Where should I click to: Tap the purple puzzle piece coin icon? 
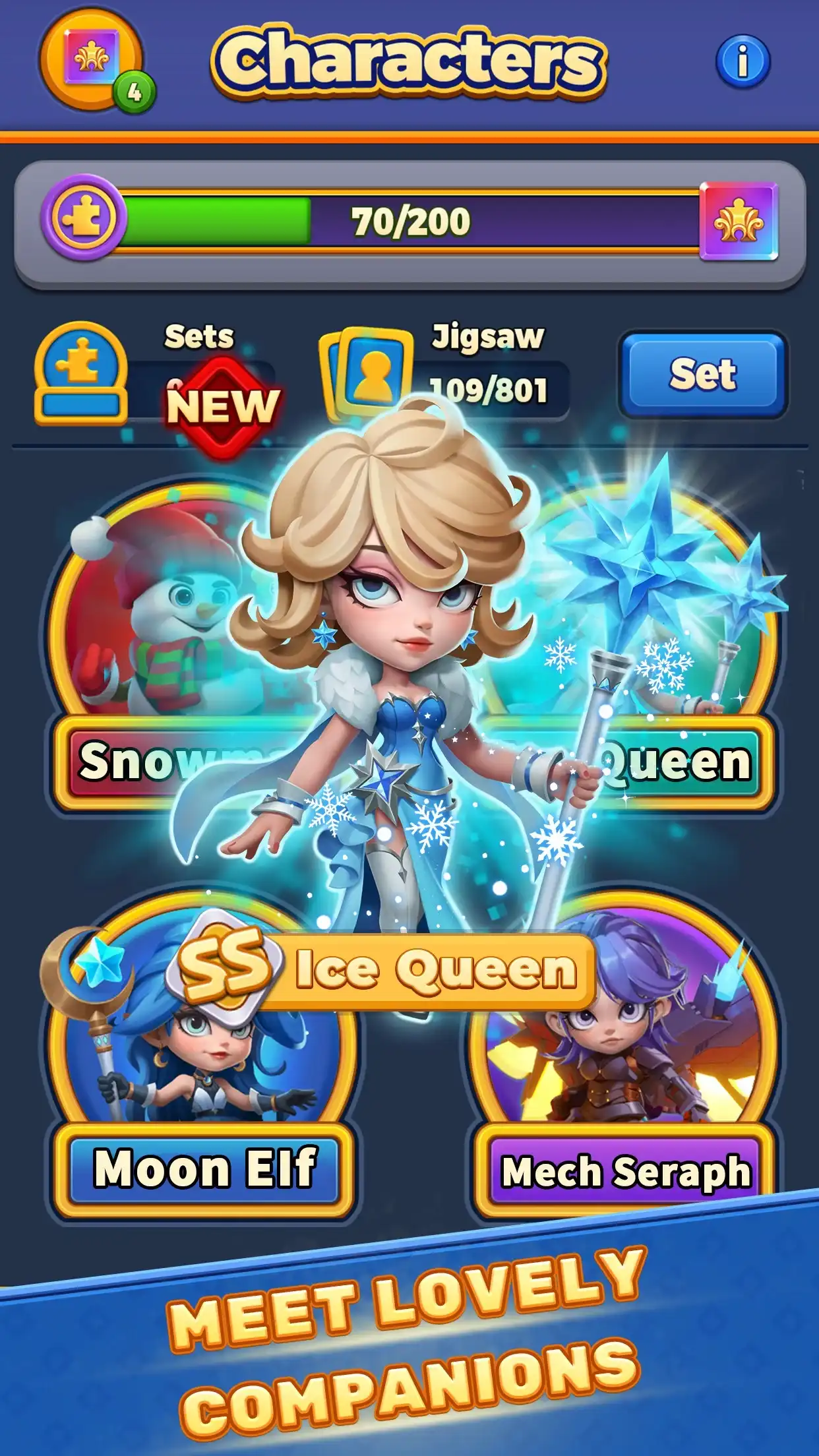pyautogui.click(x=83, y=218)
